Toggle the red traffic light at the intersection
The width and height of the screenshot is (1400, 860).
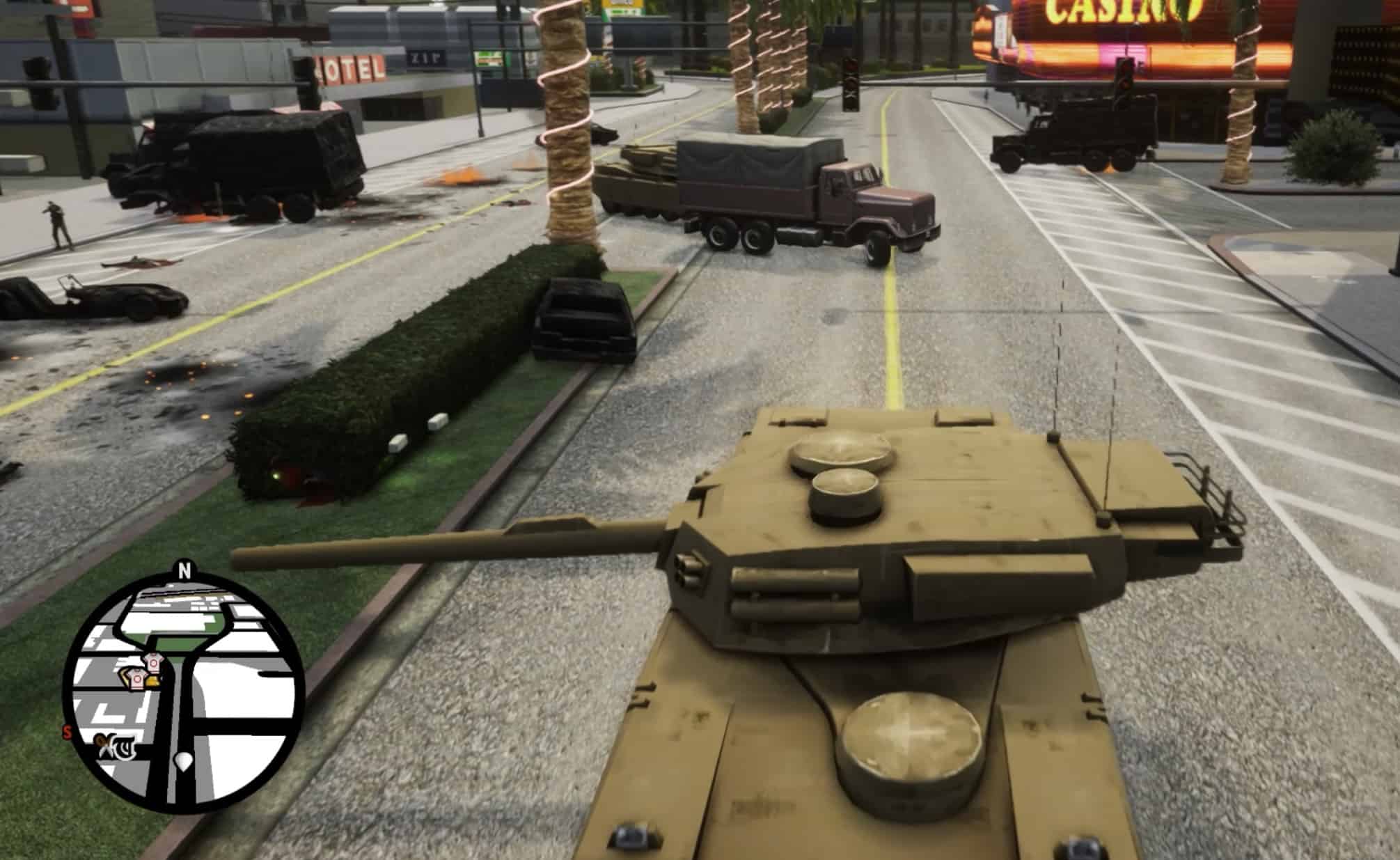851,66
